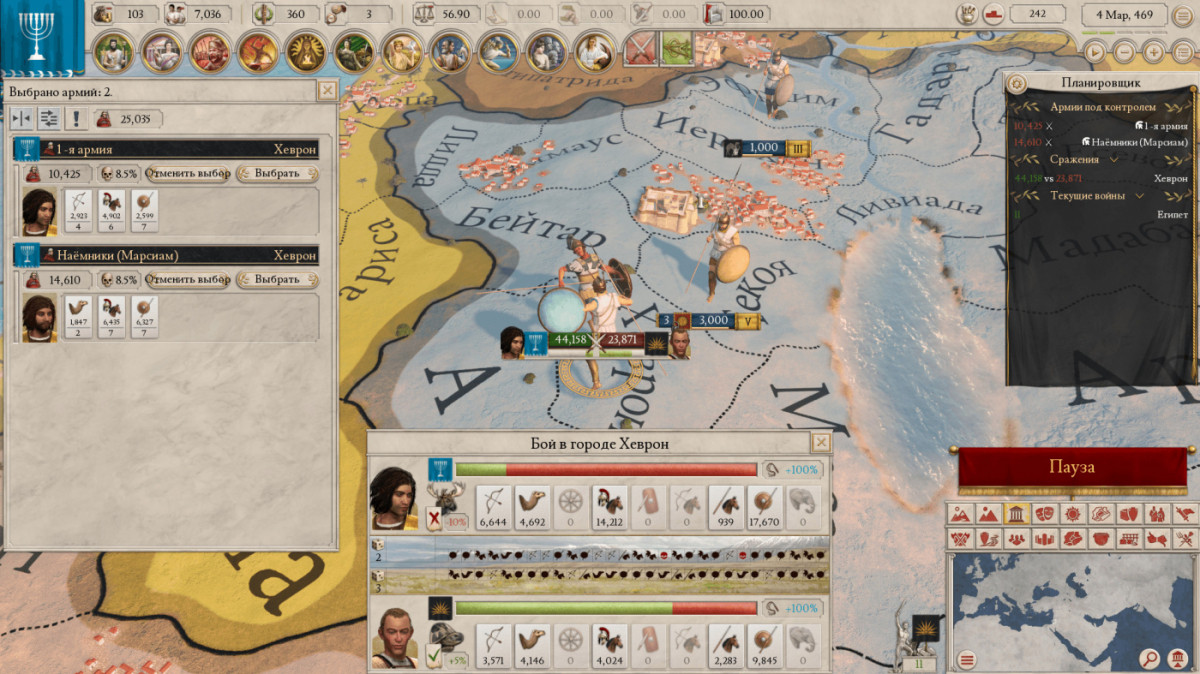Open the 1-я армия commander portrait
The height and width of the screenshot is (674, 1200).
point(40,211)
